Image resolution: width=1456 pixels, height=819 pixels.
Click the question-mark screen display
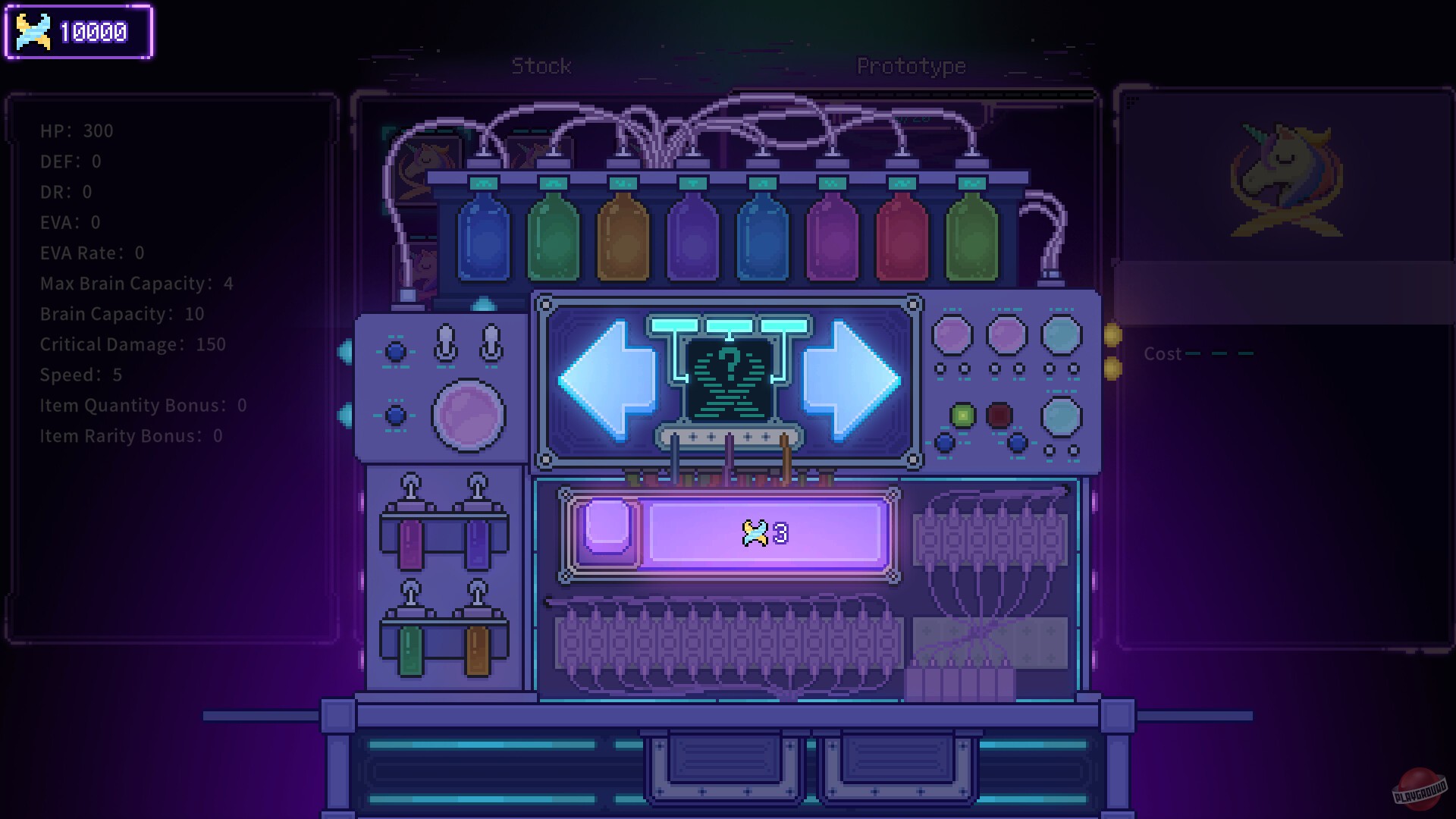[x=730, y=372]
